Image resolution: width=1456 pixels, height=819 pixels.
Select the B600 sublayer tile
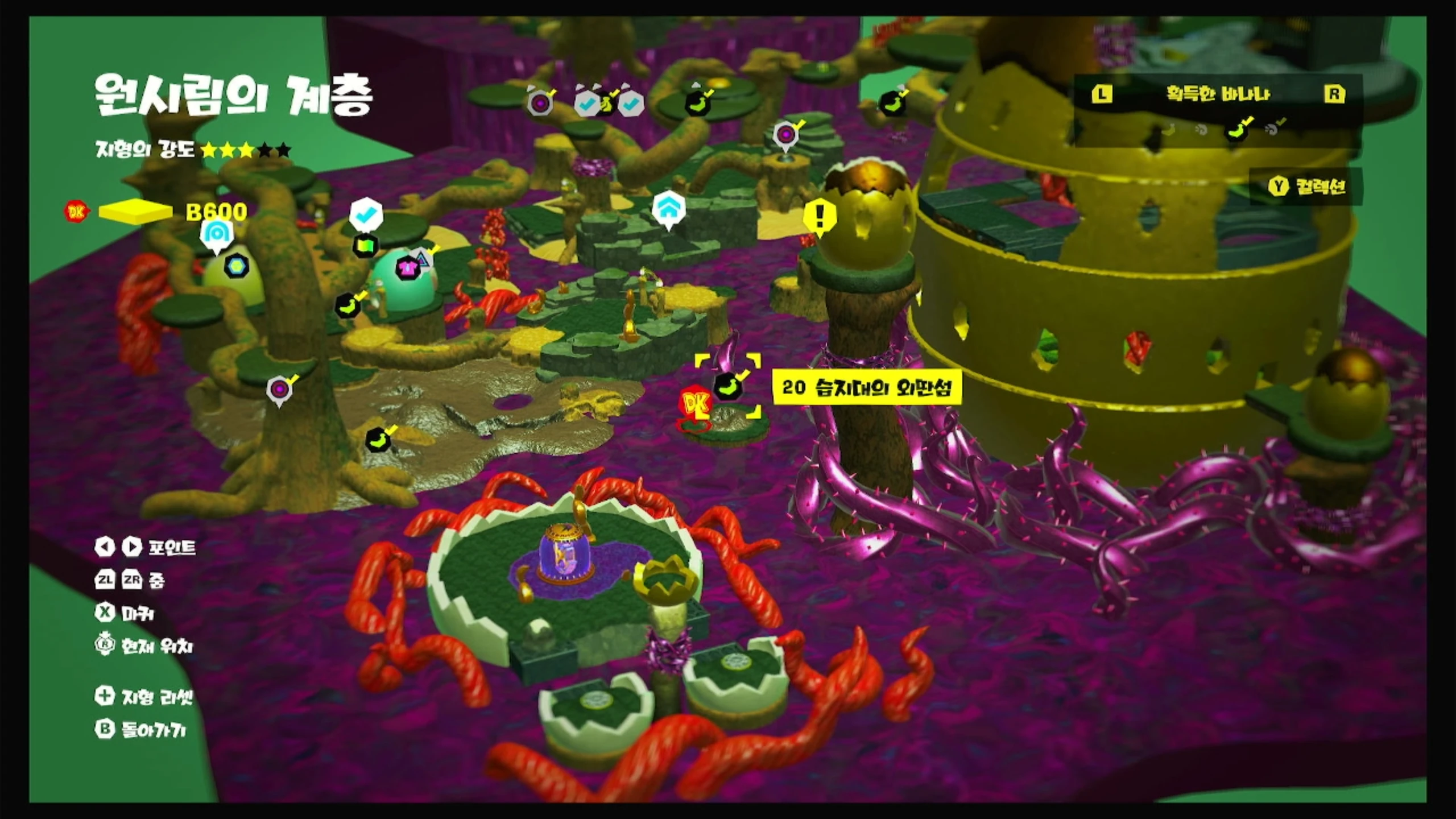click(135, 212)
